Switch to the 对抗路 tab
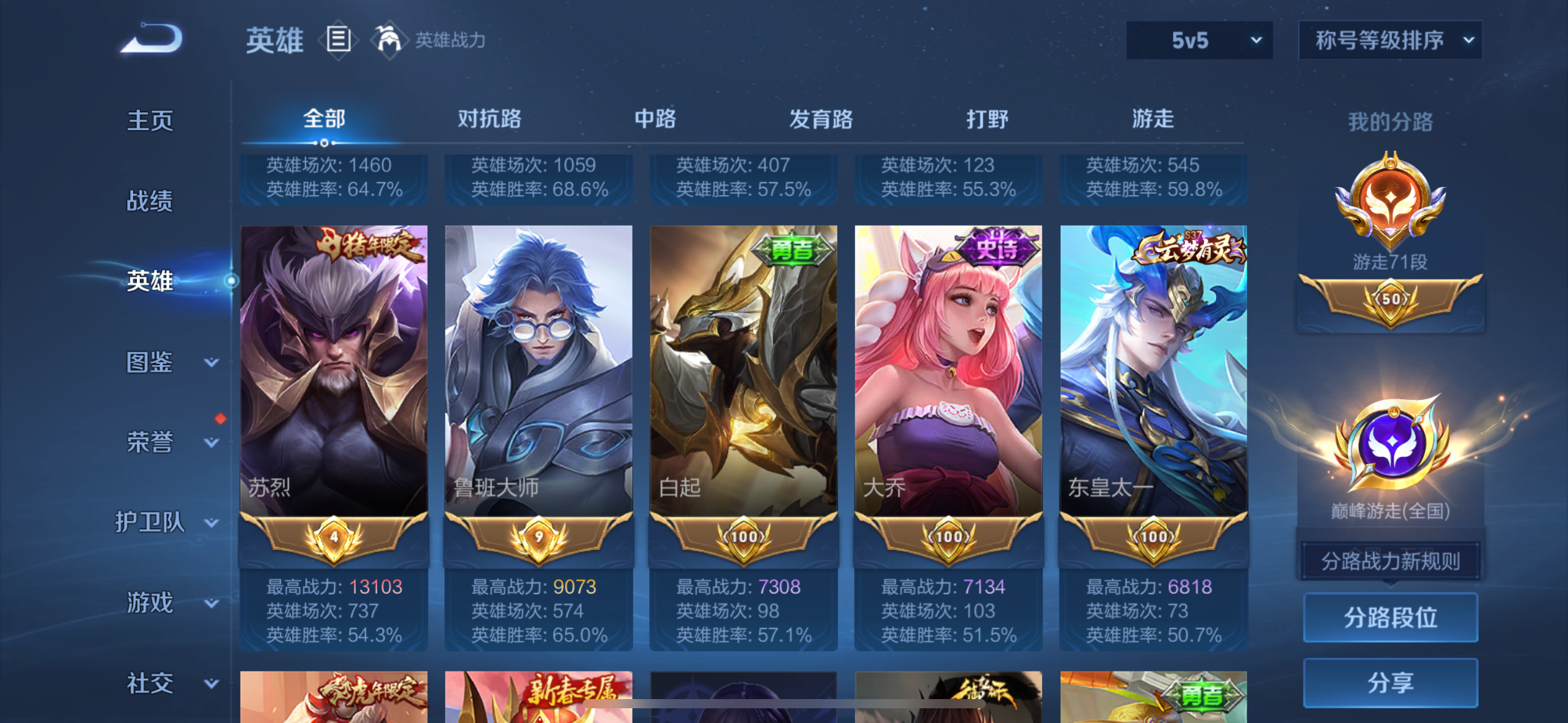The width and height of the screenshot is (1568, 723). pos(488,120)
